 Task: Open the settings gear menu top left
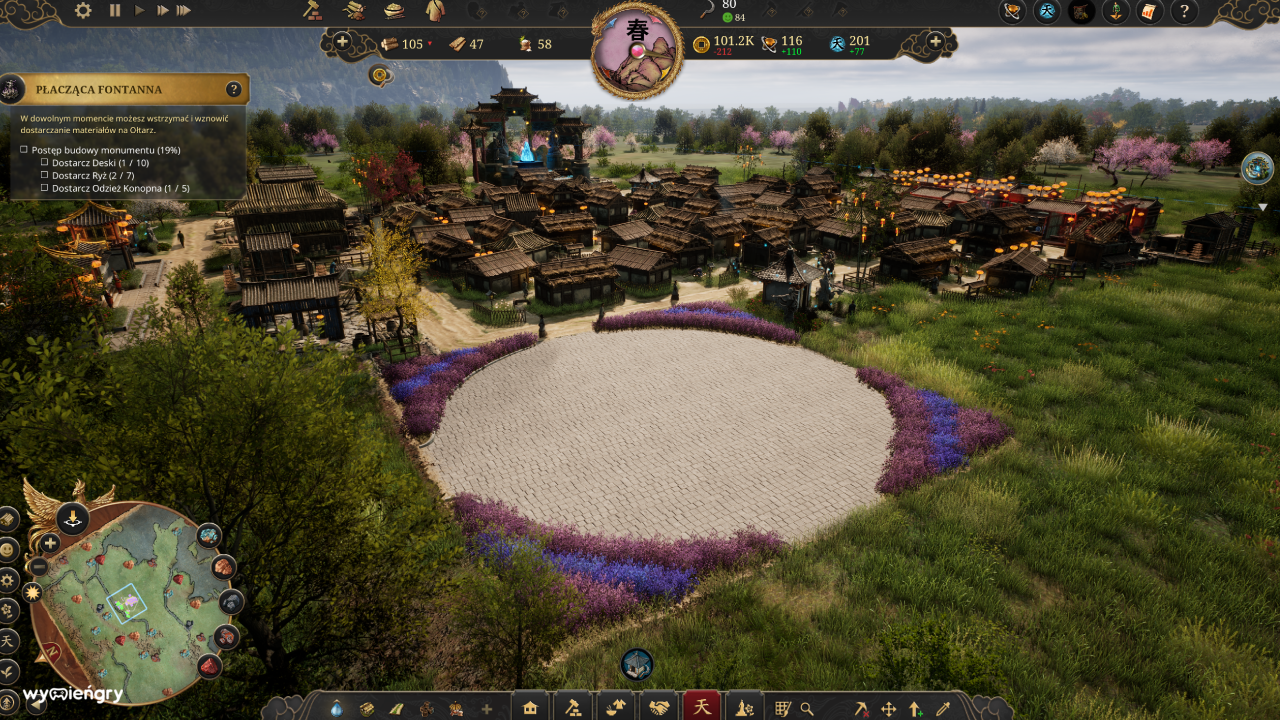tap(81, 9)
